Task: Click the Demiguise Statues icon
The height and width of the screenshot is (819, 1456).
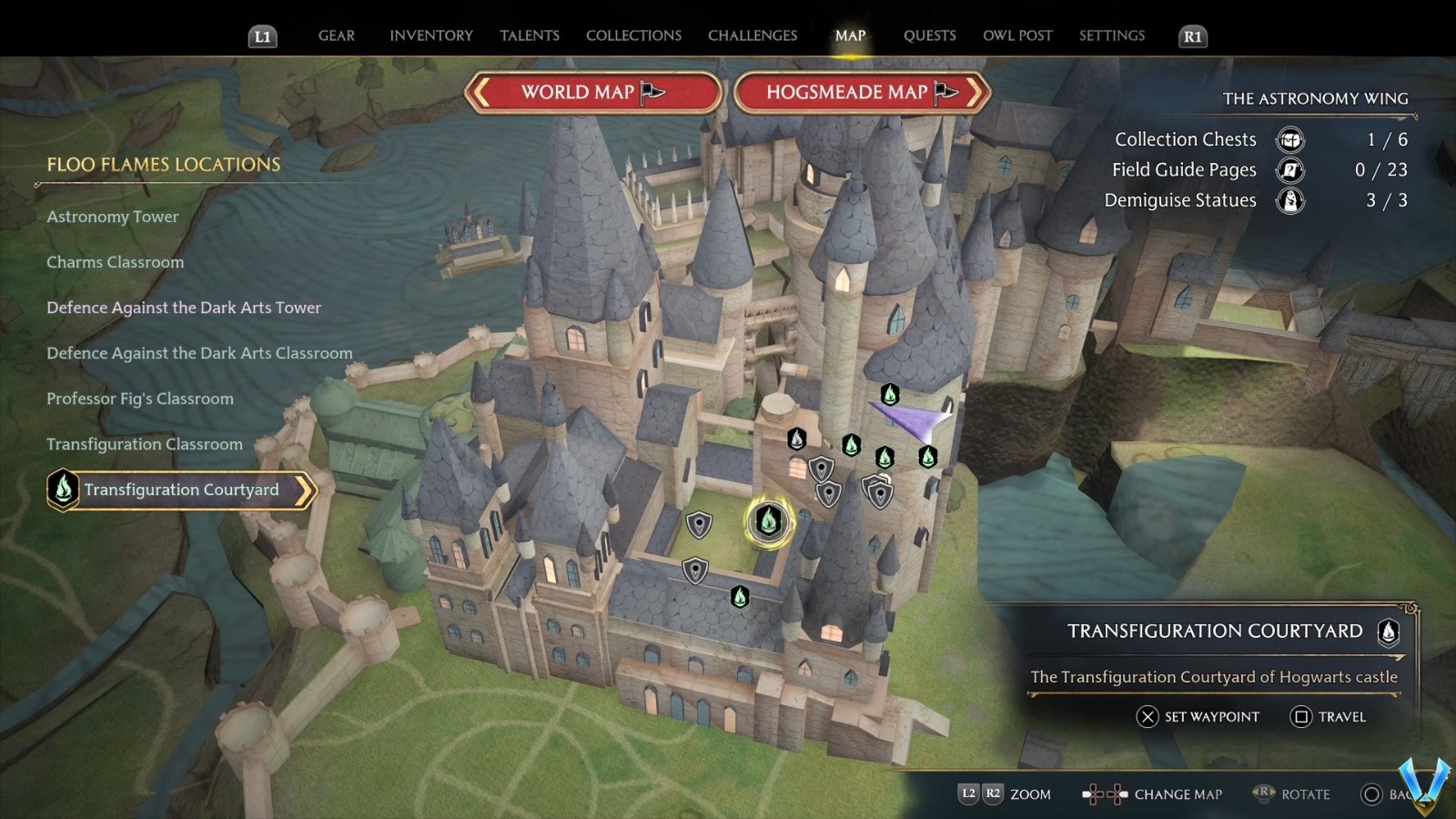Action: [1289, 200]
